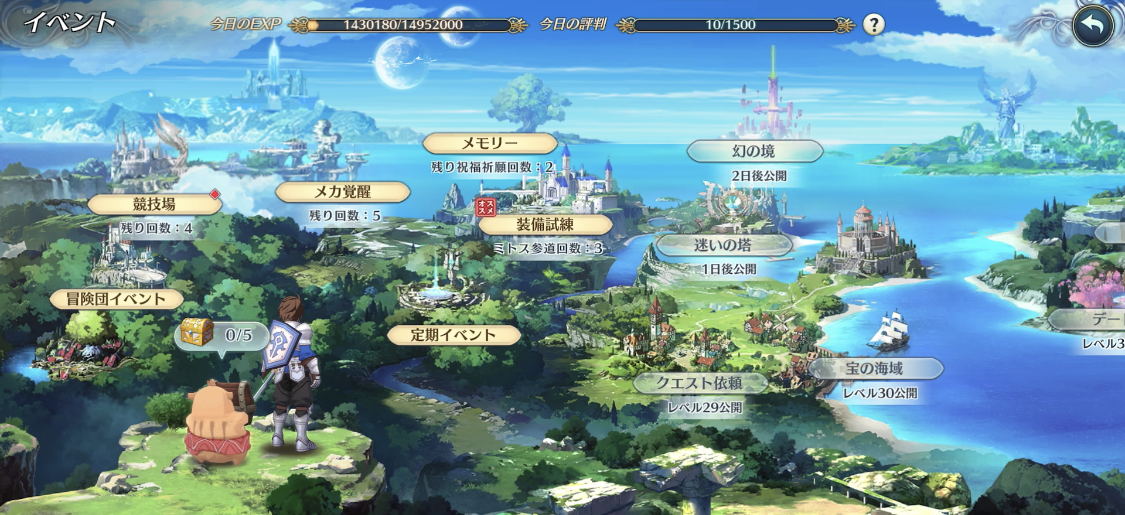The width and height of the screenshot is (1125, 515).
Task: Enter the メモリー event
Action: coord(490,144)
